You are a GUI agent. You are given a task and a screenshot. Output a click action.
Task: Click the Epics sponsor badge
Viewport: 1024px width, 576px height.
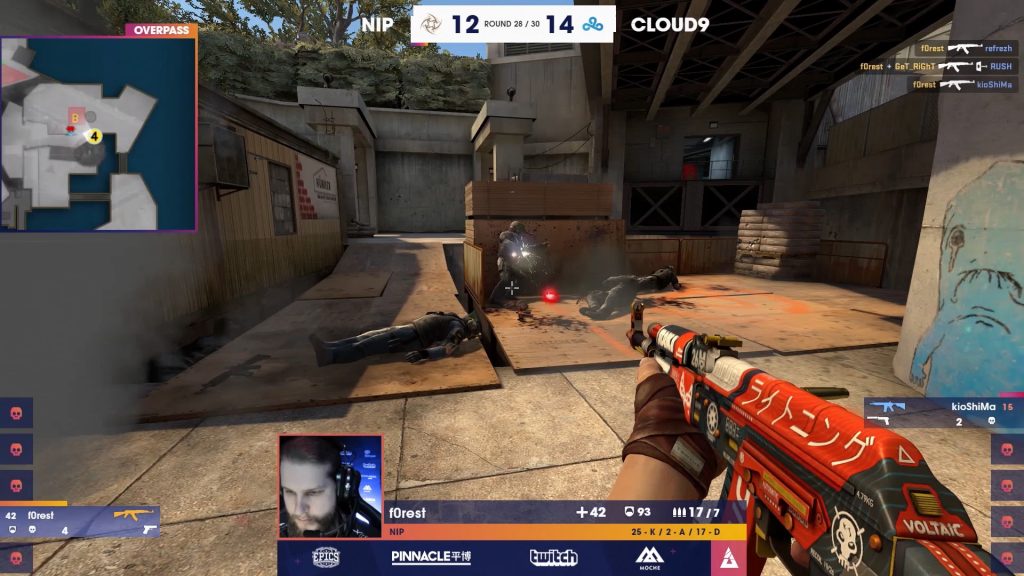pos(326,558)
